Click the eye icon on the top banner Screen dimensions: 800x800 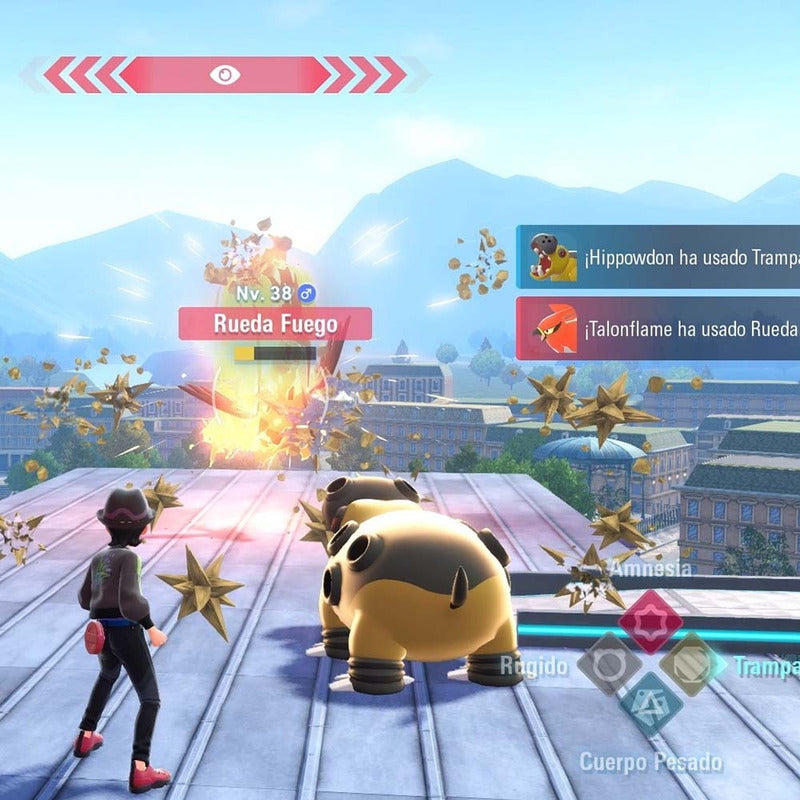pyautogui.click(x=224, y=74)
